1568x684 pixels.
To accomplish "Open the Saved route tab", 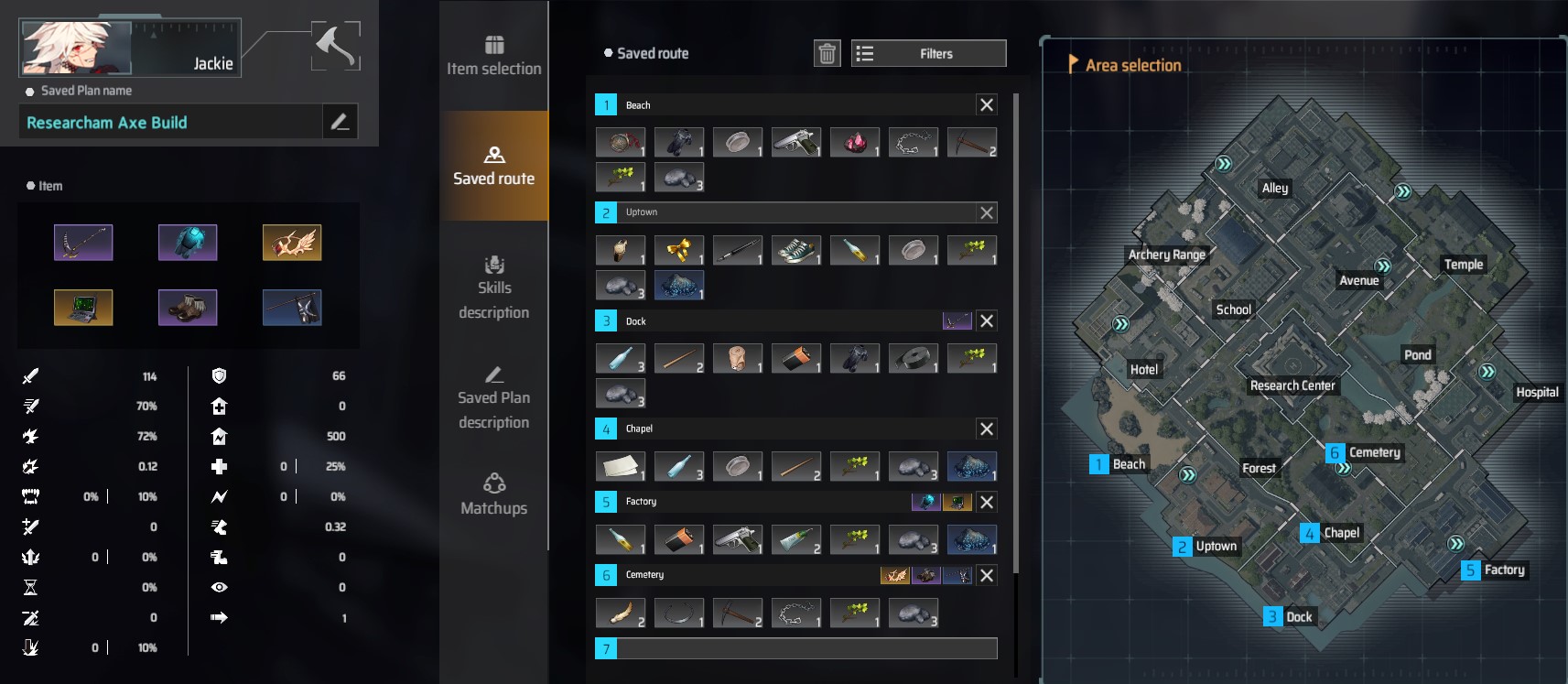I will tap(493, 166).
